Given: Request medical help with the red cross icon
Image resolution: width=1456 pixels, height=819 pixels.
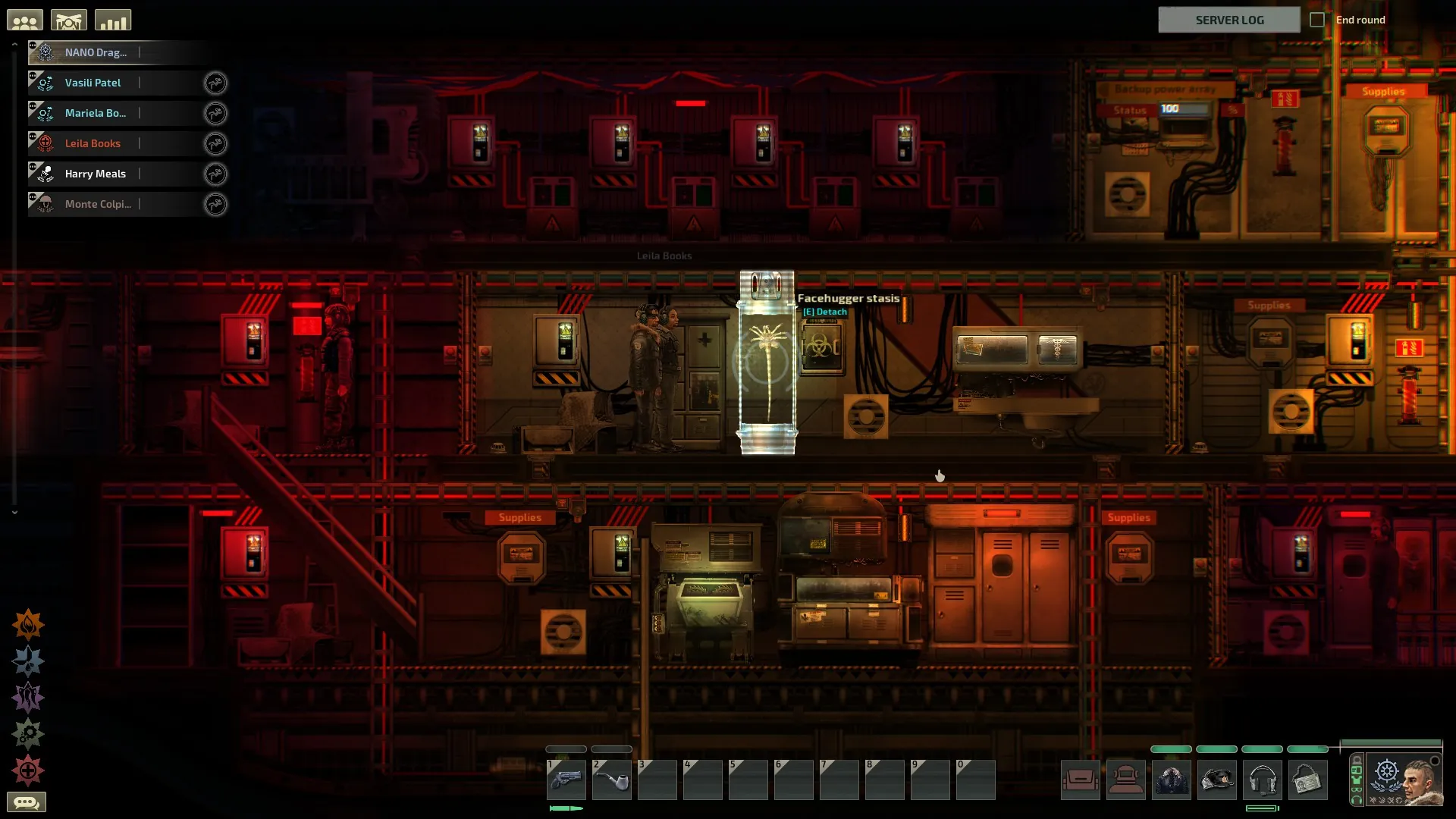Looking at the screenshot, I should pyautogui.click(x=28, y=770).
